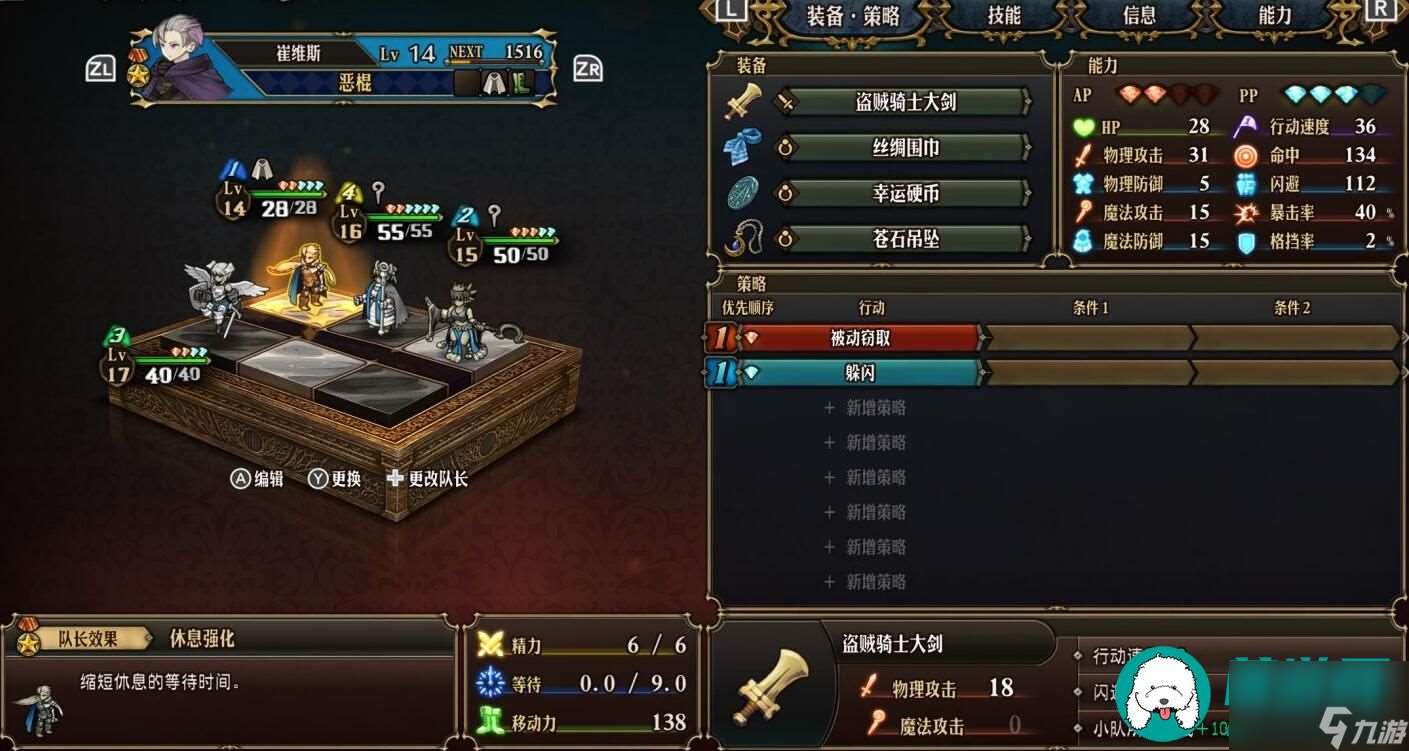Expand the 盗贼骑士大剑 equipment selector arrow

pyautogui.click(x=1028, y=102)
